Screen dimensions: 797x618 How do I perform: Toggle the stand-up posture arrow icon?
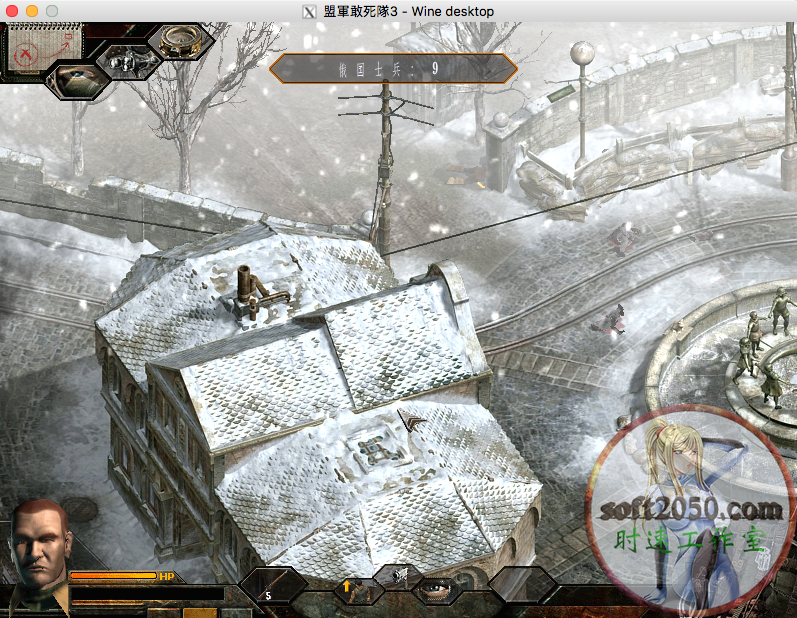pyautogui.click(x=348, y=587)
